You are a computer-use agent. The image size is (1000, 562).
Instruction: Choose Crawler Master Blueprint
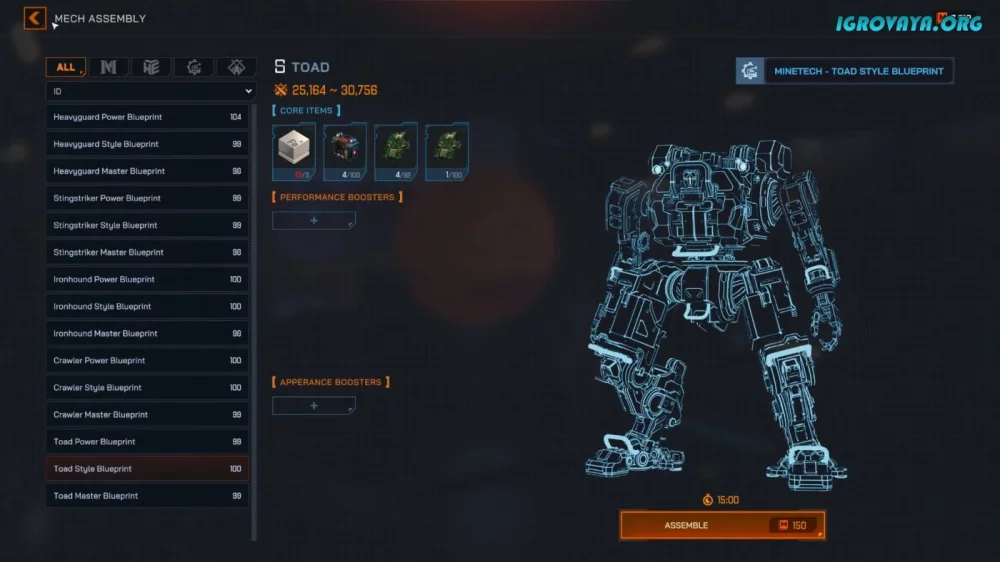pyautogui.click(x=148, y=414)
